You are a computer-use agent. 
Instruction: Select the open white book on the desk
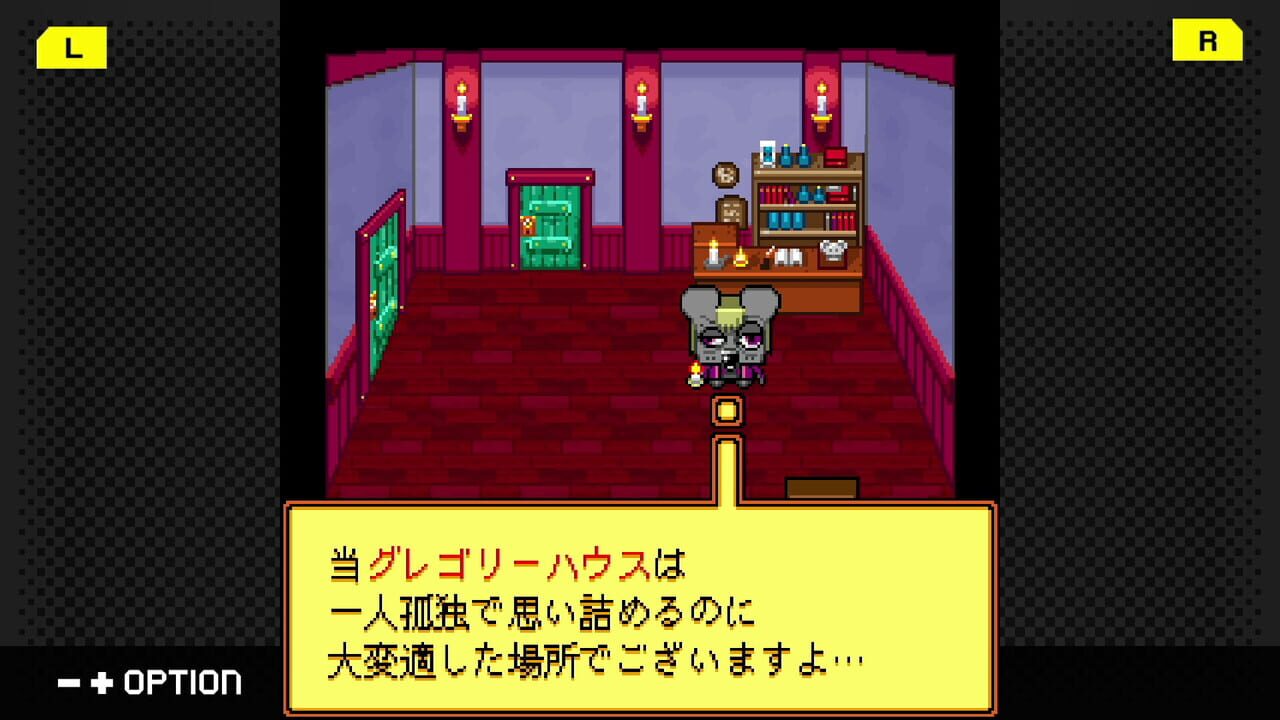789,256
